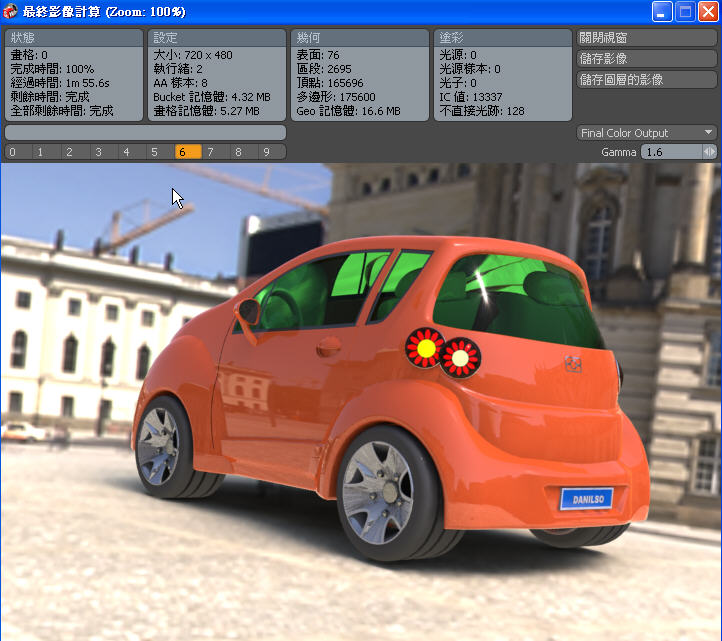
Task: Choose 儲存圖層的影像 to save layered image
Action: (x=647, y=79)
